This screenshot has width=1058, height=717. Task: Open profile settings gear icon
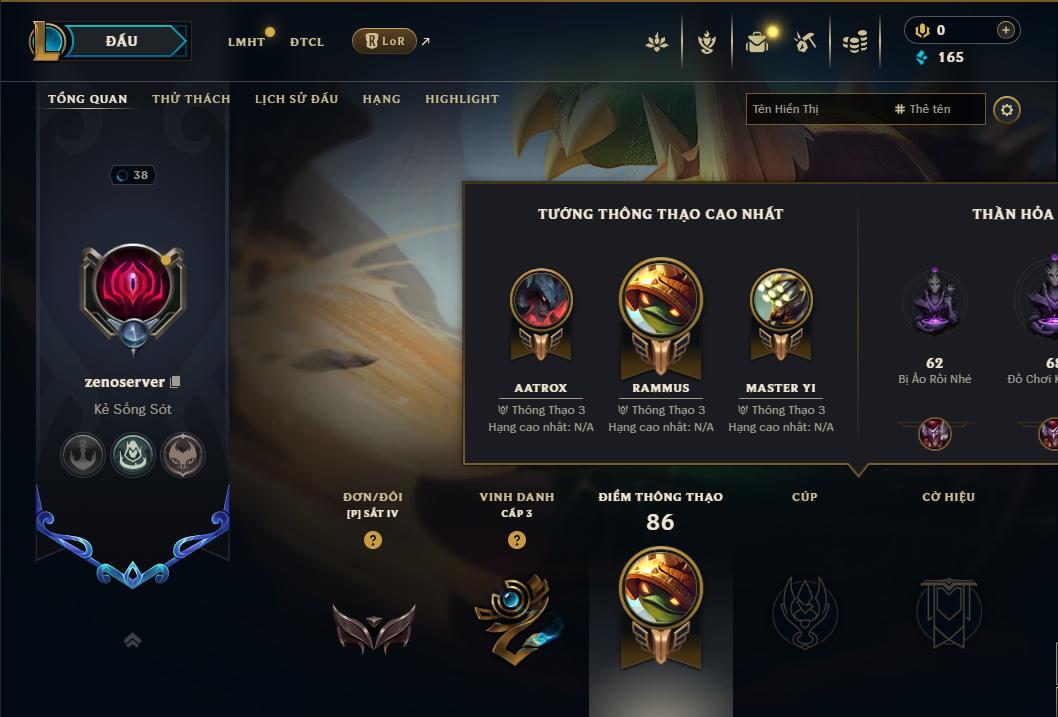pos(1007,109)
